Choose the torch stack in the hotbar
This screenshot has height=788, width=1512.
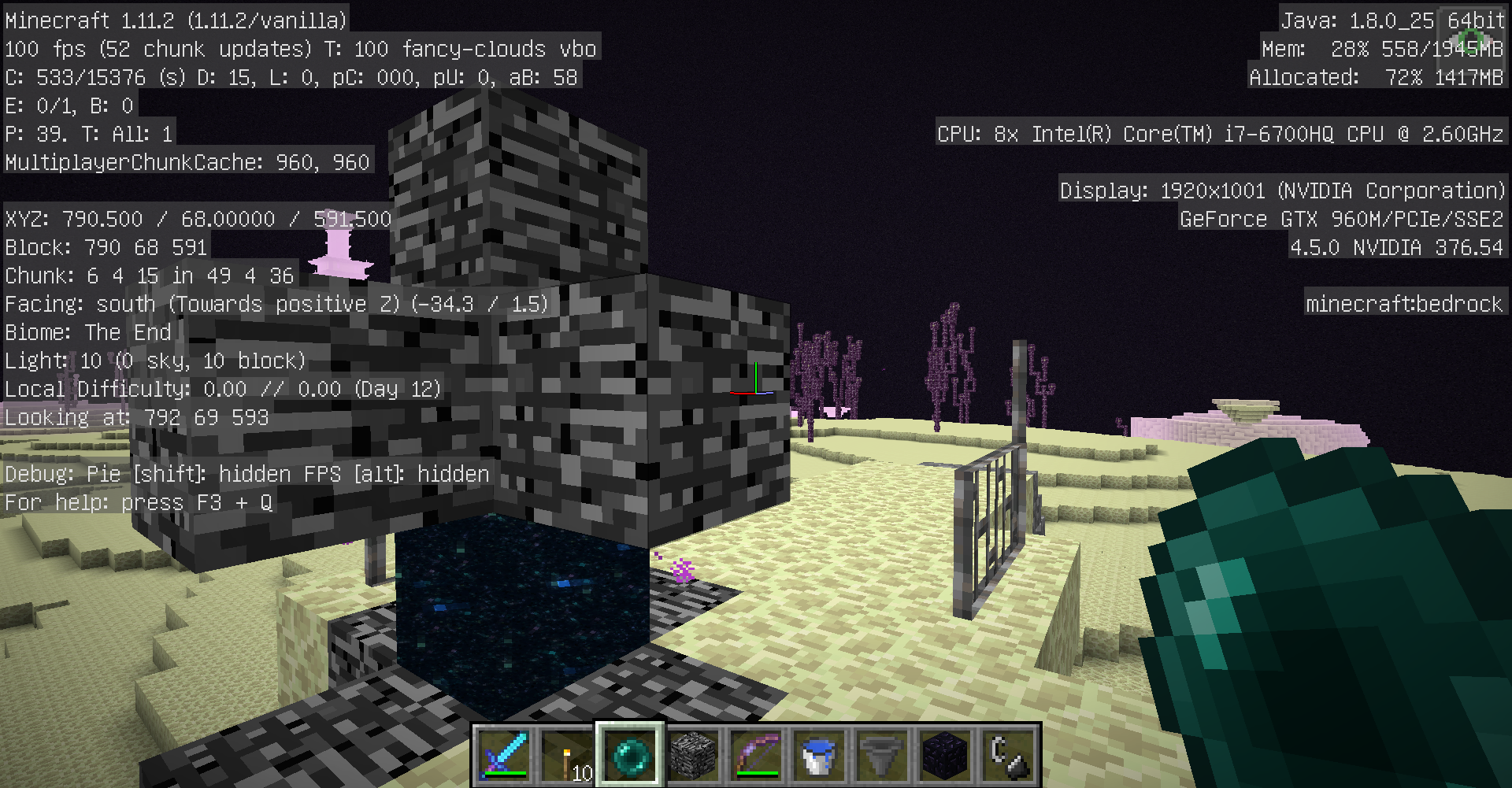567,754
